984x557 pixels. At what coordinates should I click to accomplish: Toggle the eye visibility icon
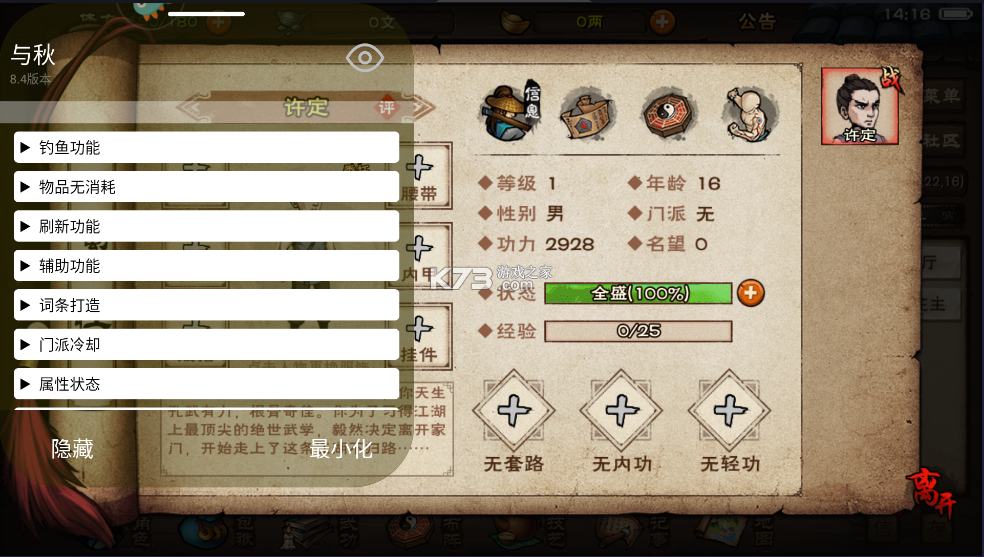click(x=365, y=58)
